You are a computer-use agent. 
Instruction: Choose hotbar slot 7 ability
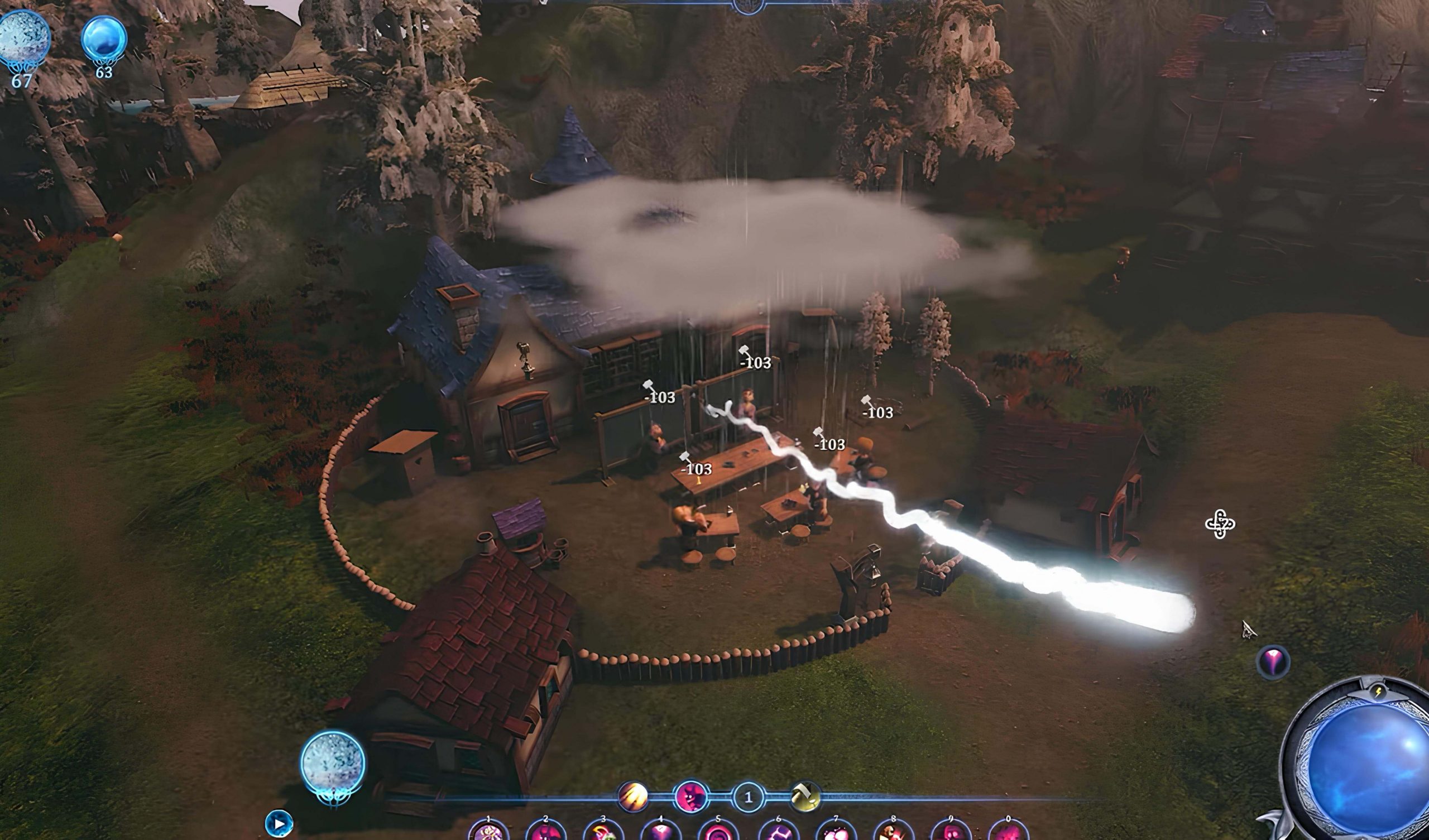pos(836,832)
